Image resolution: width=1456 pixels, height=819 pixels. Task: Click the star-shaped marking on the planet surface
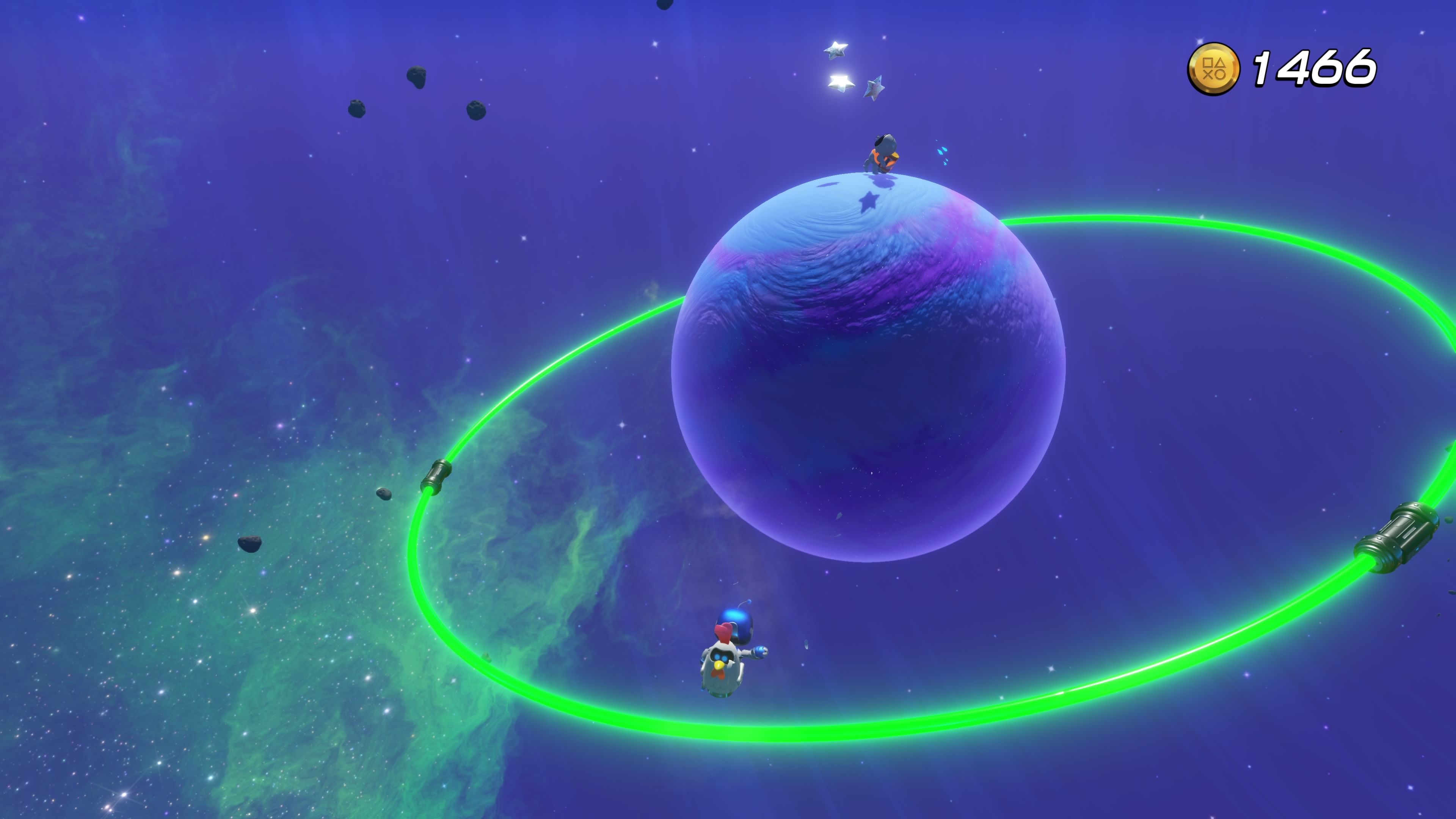869,202
